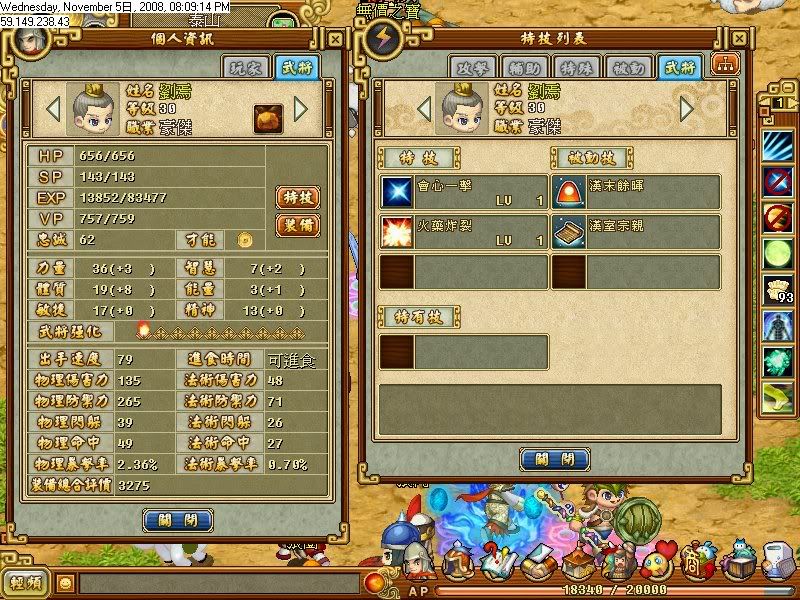The height and width of the screenshot is (600, 800).
Task: Choose the 漢末餘暉 passive skill
Action: click(568, 191)
